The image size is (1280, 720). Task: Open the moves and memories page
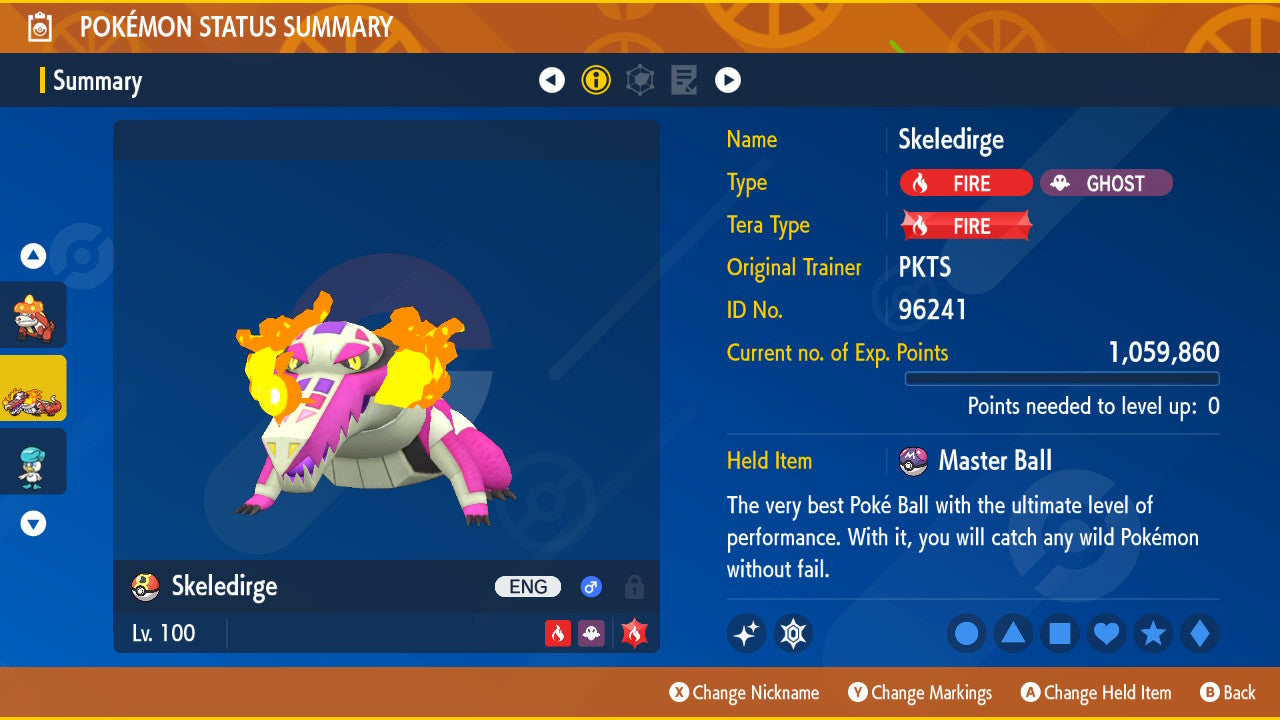click(x=683, y=80)
